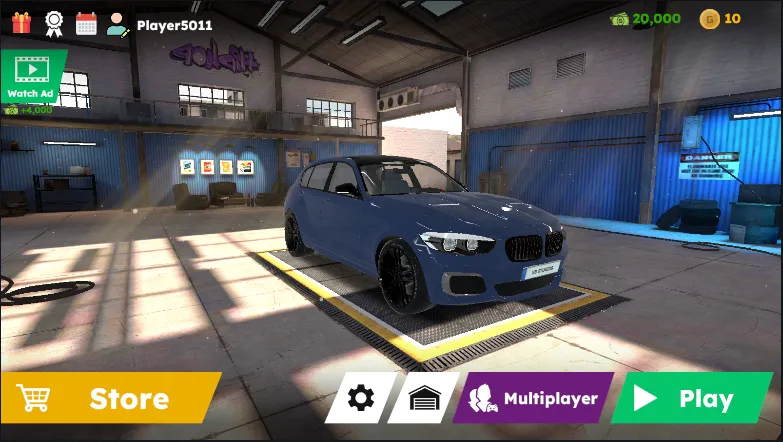
Task: Open the daily calendar icon
Action: [86, 23]
